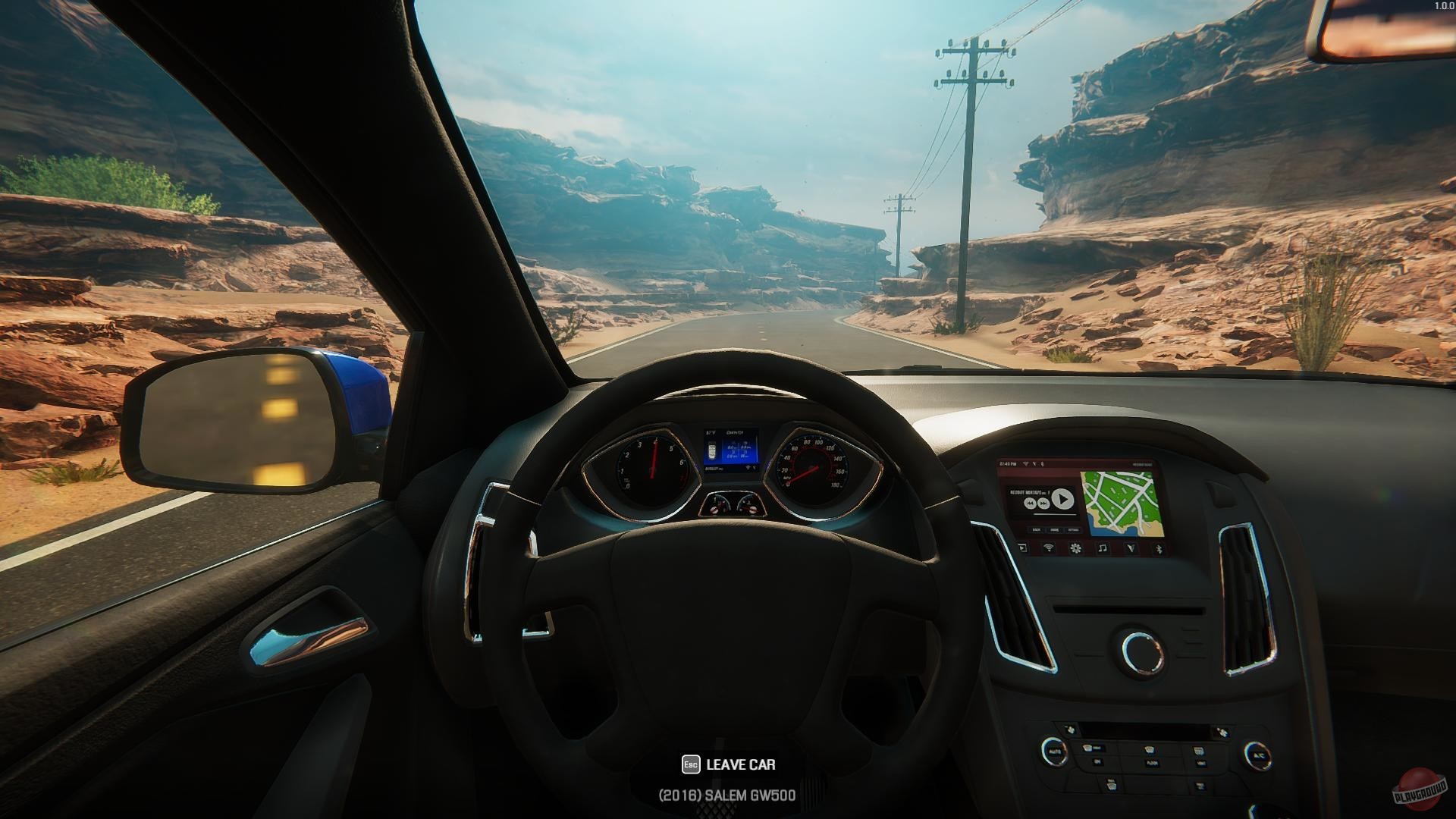This screenshot has height=819, width=1456.
Task: Toggle the windshield defrost button
Action: [x=1150, y=748]
